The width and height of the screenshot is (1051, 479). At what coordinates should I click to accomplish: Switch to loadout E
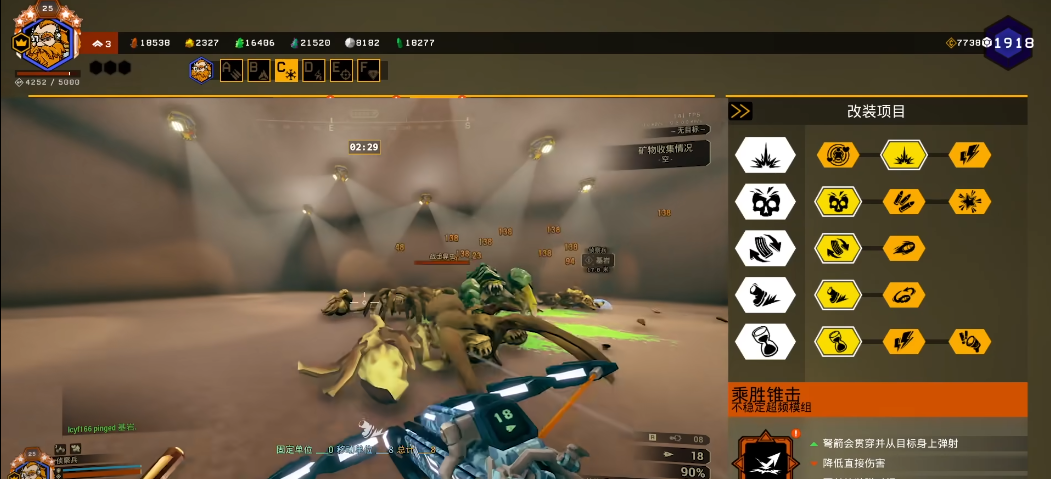pos(342,70)
